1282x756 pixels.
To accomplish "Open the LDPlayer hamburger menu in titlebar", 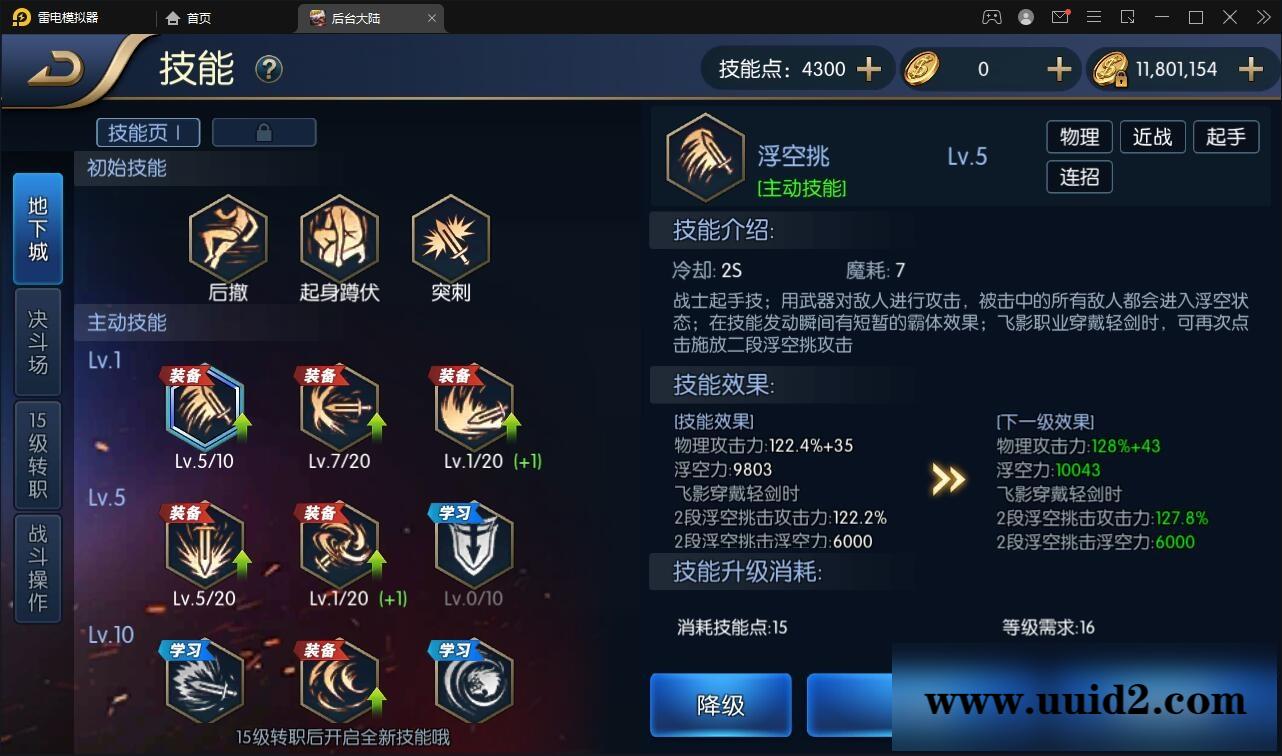I will point(1094,17).
